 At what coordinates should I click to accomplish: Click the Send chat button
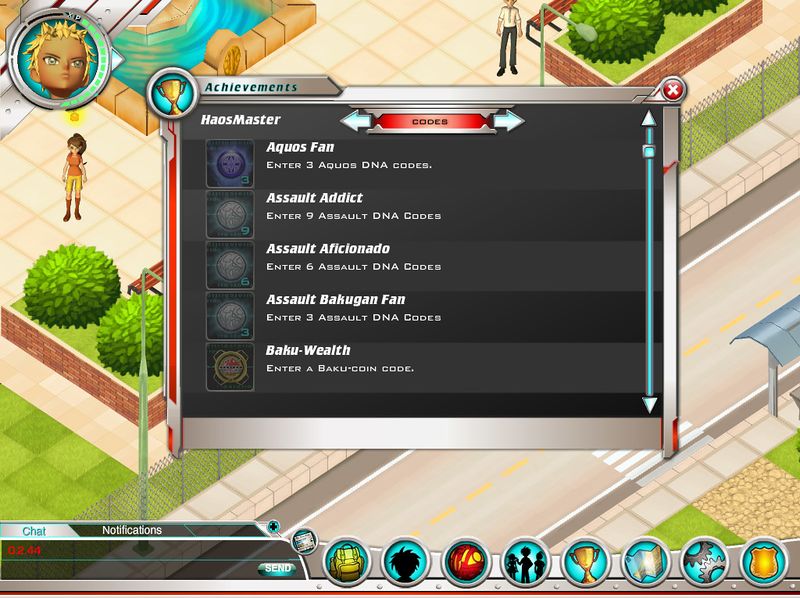coord(277,569)
